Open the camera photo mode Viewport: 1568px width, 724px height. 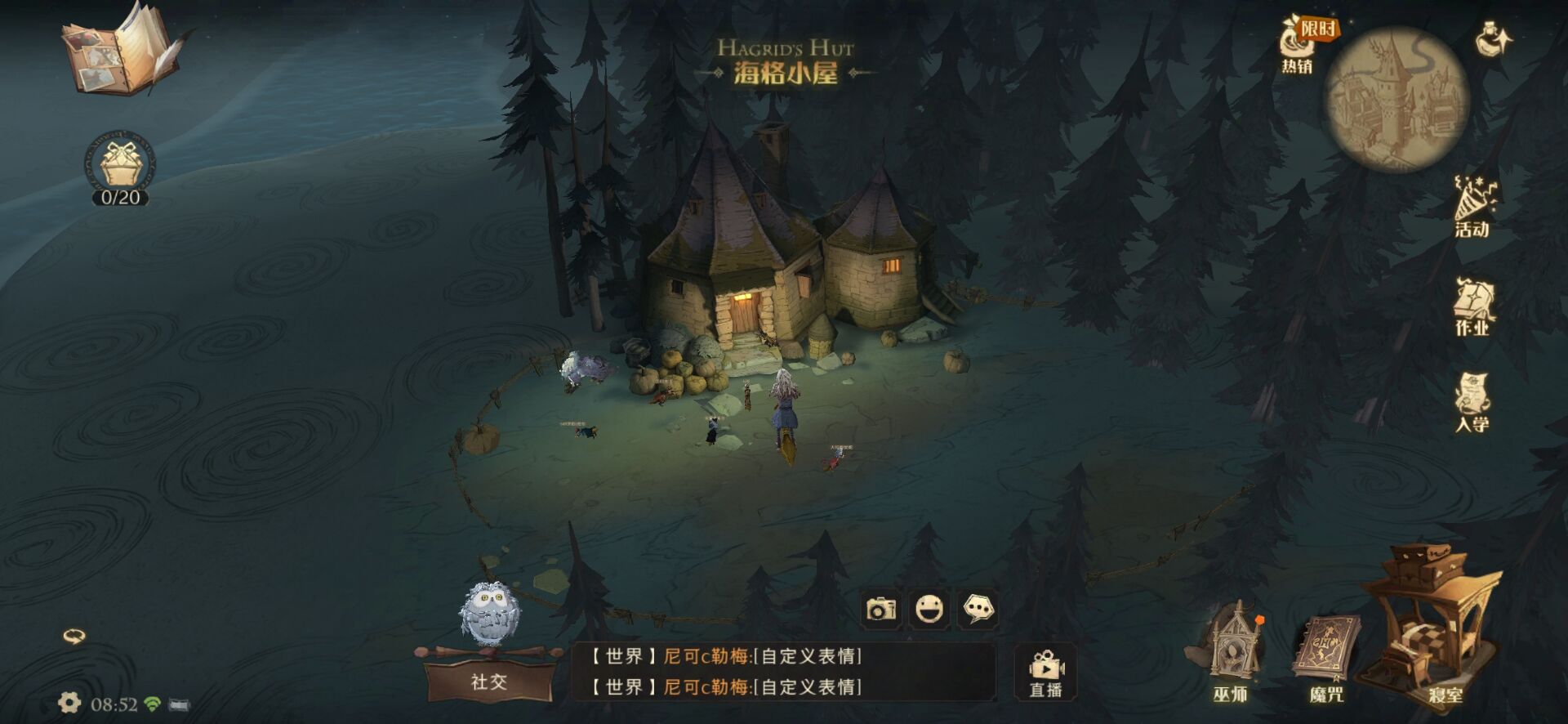[881, 609]
